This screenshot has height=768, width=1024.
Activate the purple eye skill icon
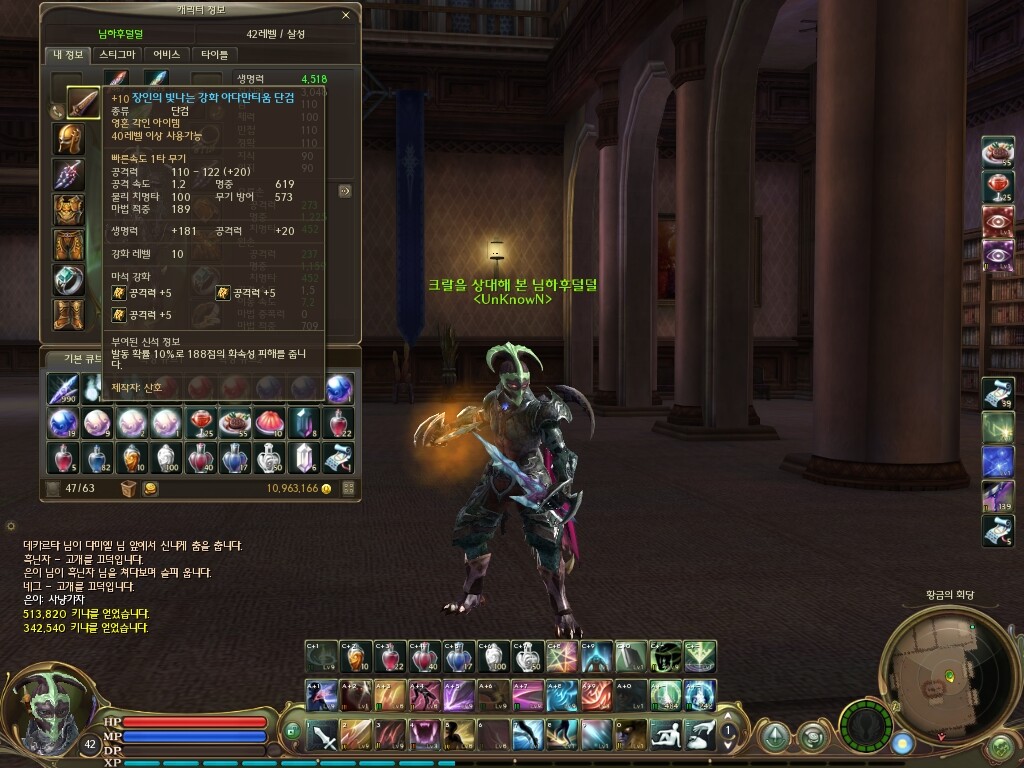click(x=997, y=255)
